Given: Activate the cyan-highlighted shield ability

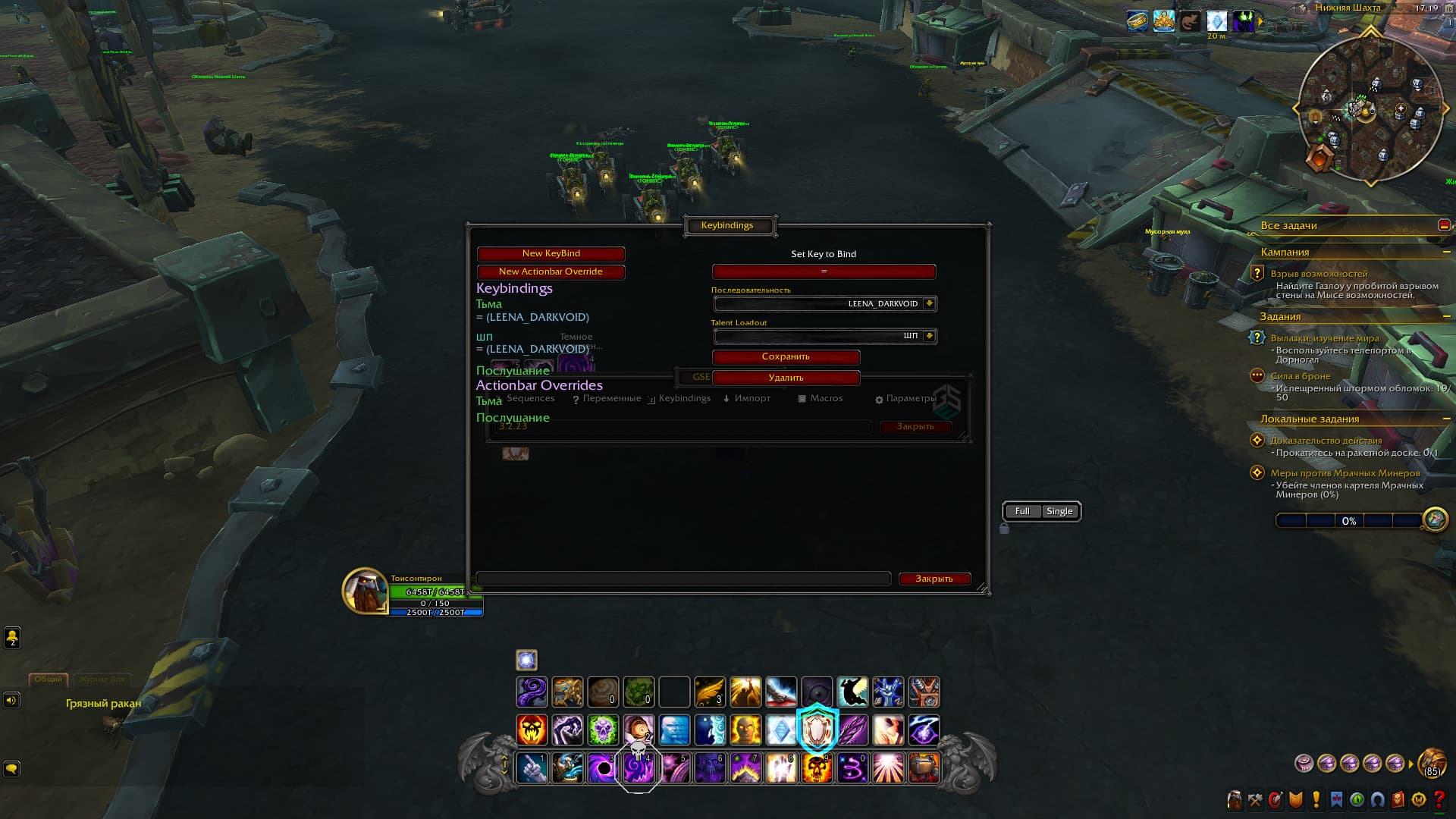Looking at the screenshot, I should click(x=817, y=730).
